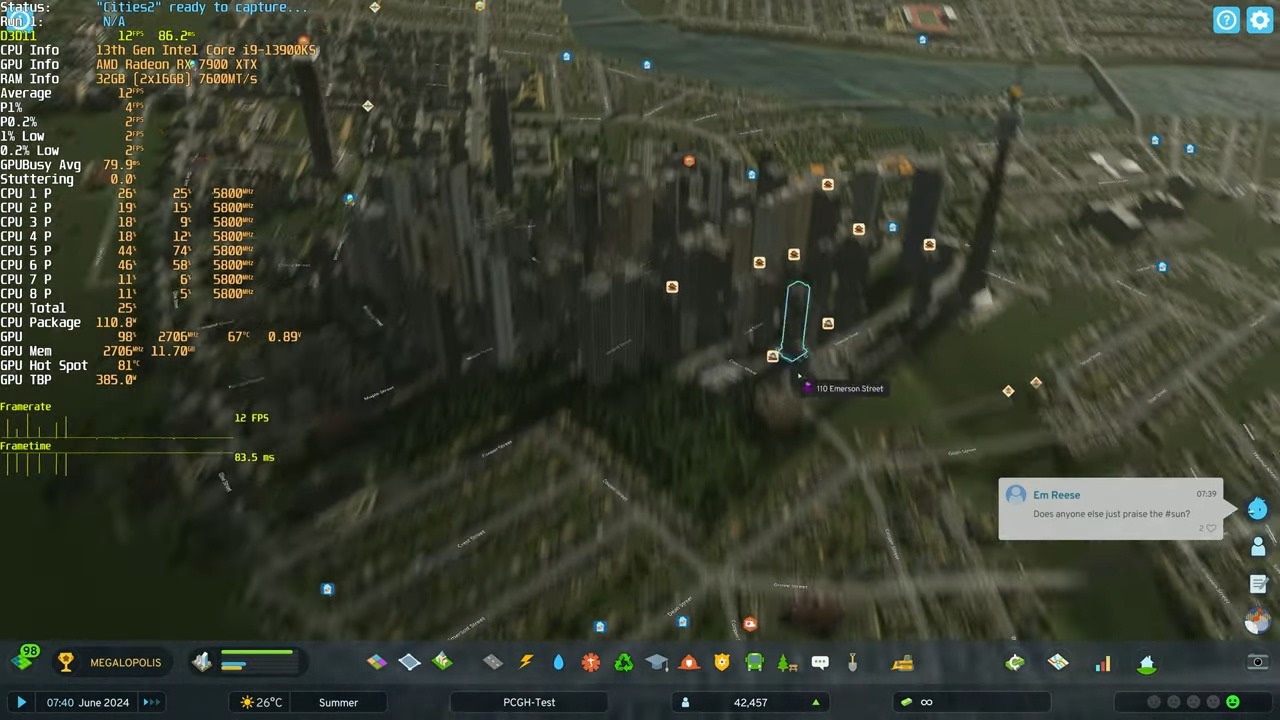Screen dimensions: 1280x720
Task: Open the garbage management menu
Action: coord(623,662)
